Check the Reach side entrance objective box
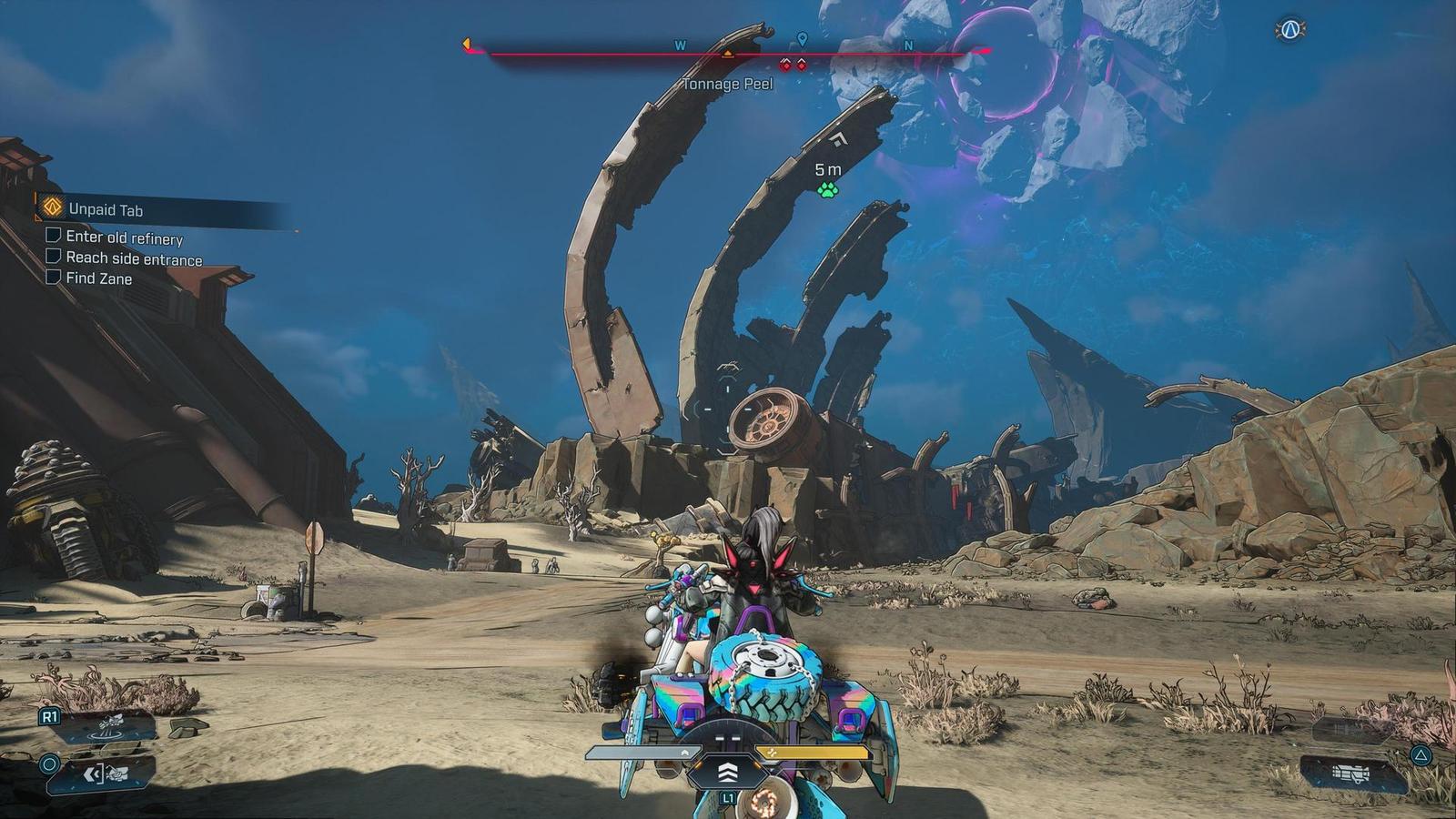 pyautogui.click(x=53, y=258)
